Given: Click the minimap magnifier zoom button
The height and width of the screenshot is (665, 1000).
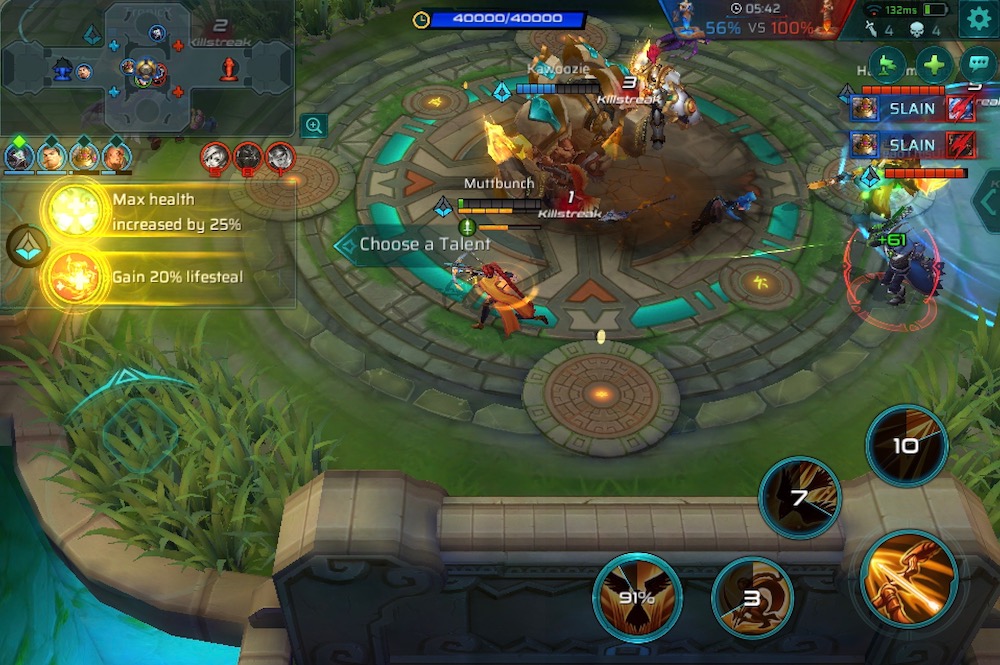Looking at the screenshot, I should (x=314, y=125).
